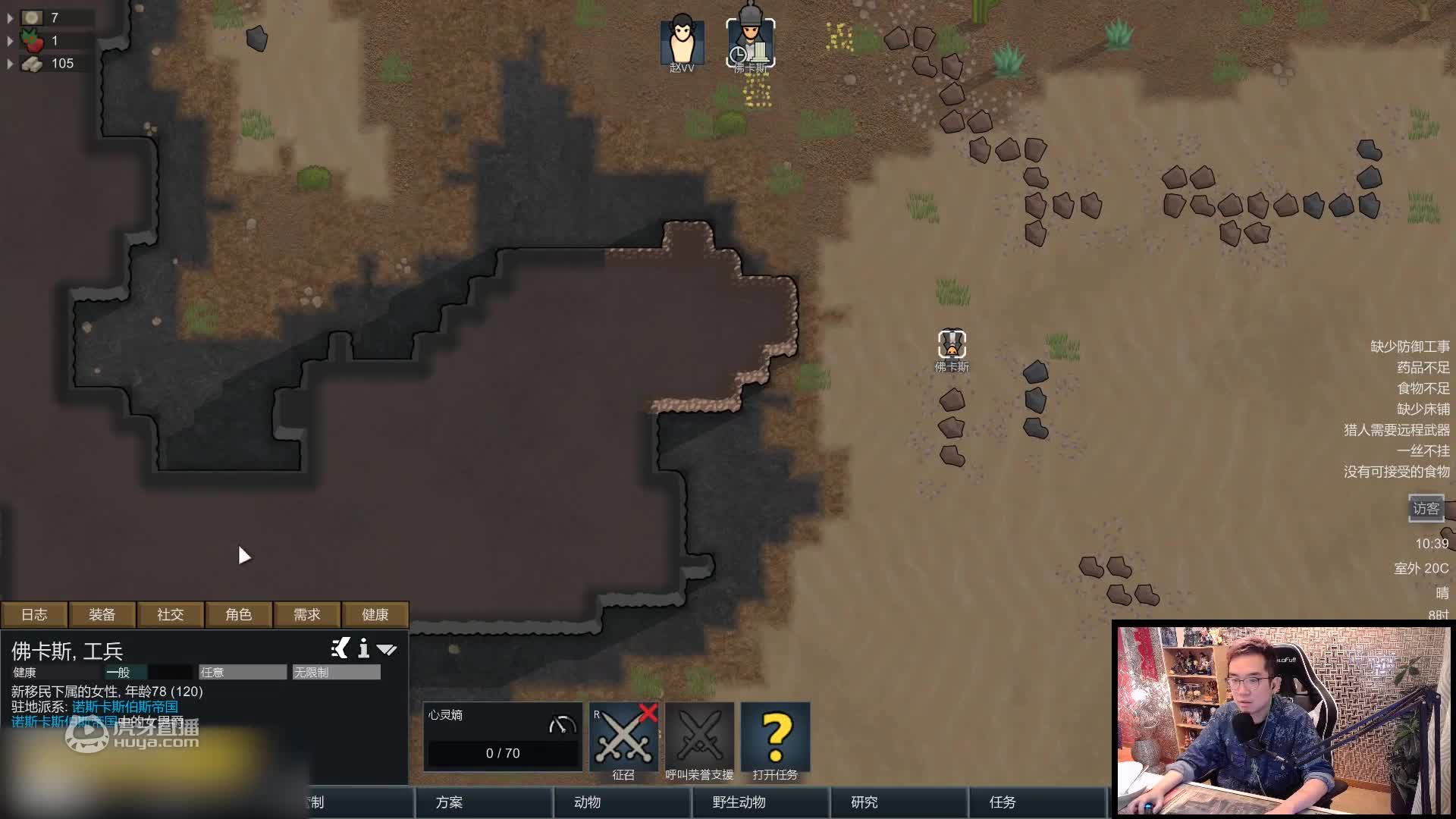
Task: View the 需求 needs tab
Action: coord(307,614)
